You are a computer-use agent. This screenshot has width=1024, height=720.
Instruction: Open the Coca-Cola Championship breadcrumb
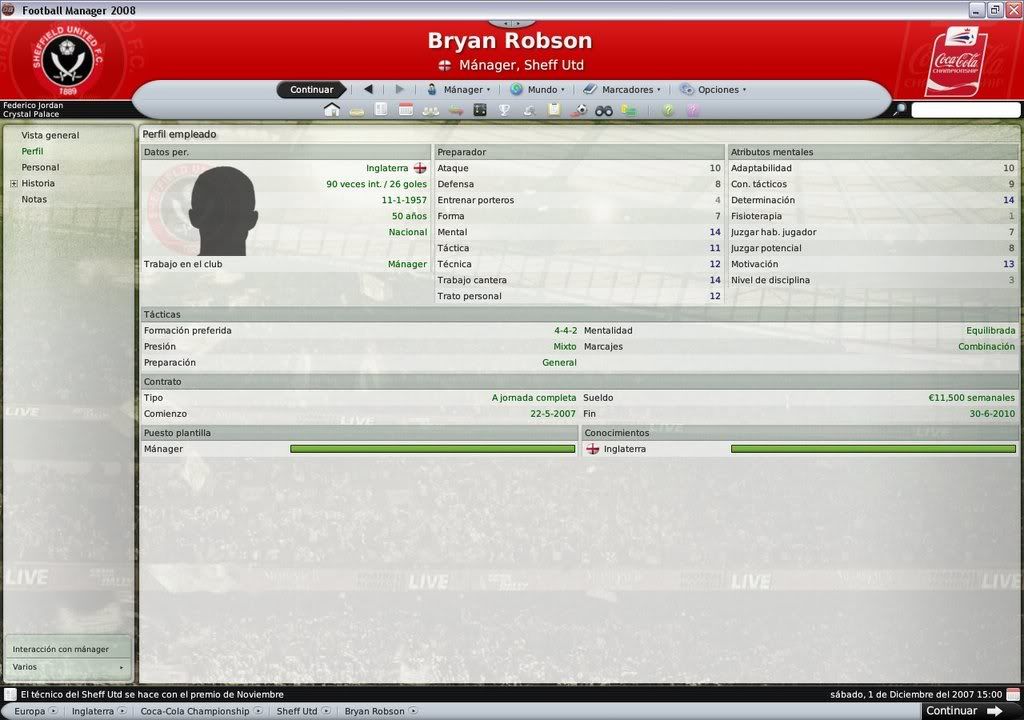click(194, 712)
